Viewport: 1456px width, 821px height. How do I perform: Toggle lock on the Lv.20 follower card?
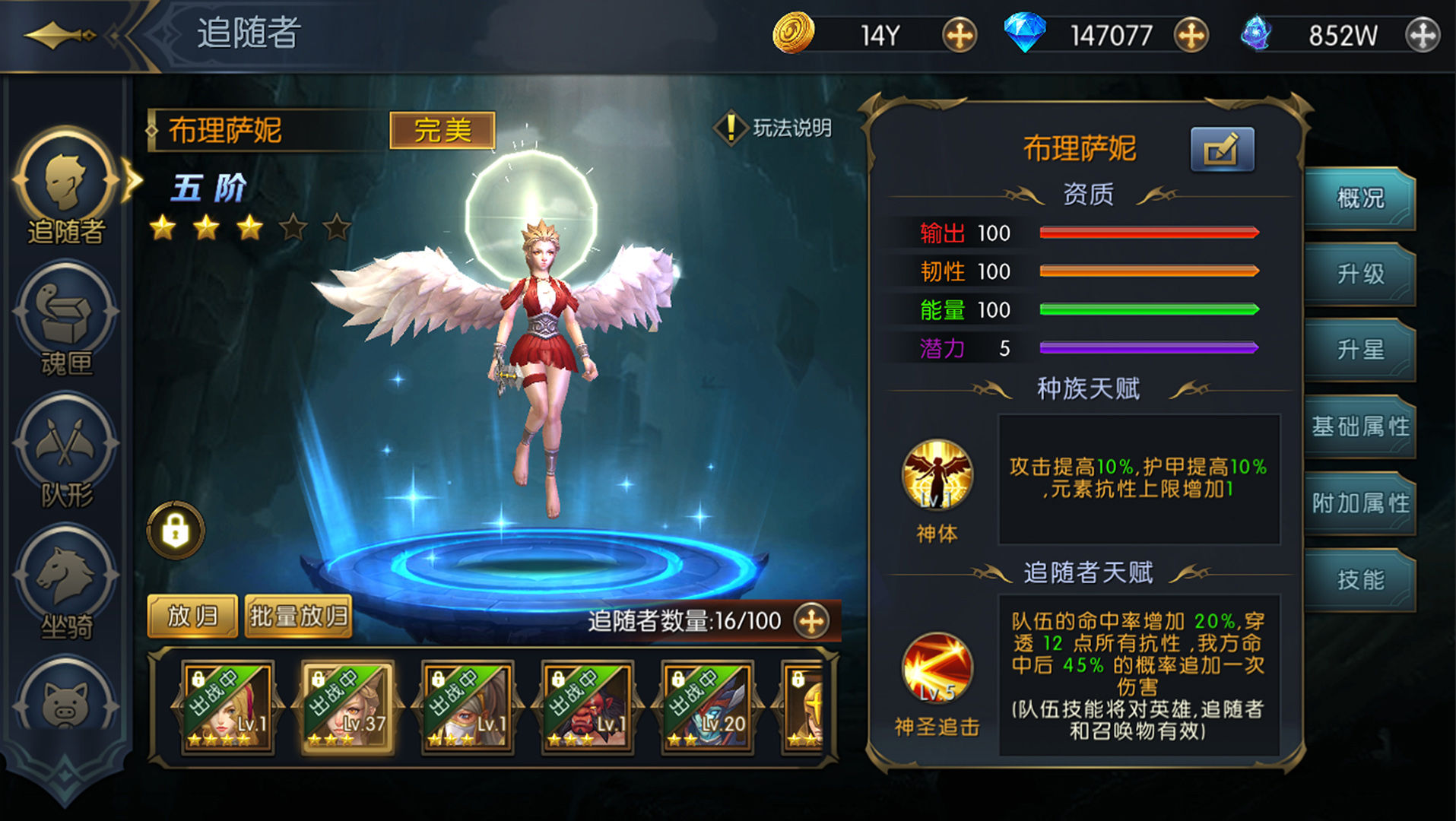[x=678, y=677]
